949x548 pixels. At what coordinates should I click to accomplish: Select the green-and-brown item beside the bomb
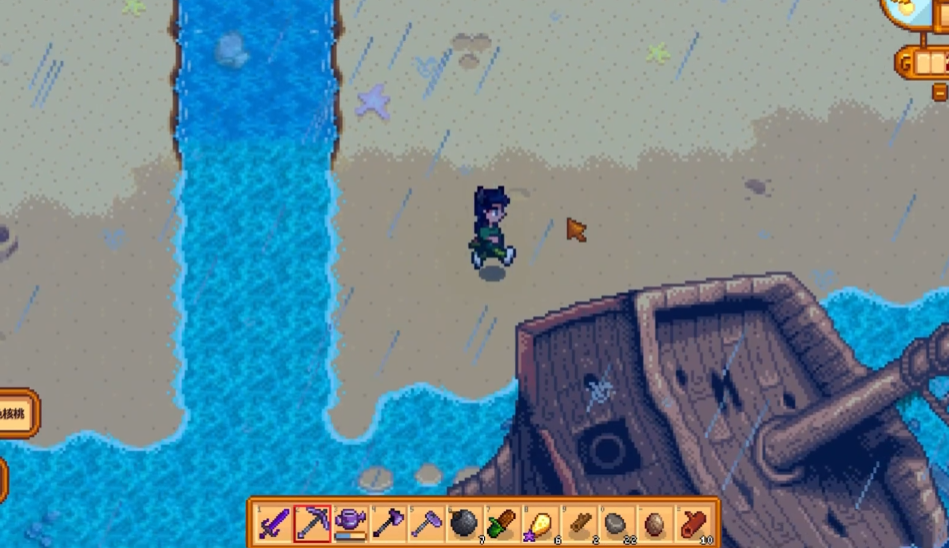click(x=501, y=522)
